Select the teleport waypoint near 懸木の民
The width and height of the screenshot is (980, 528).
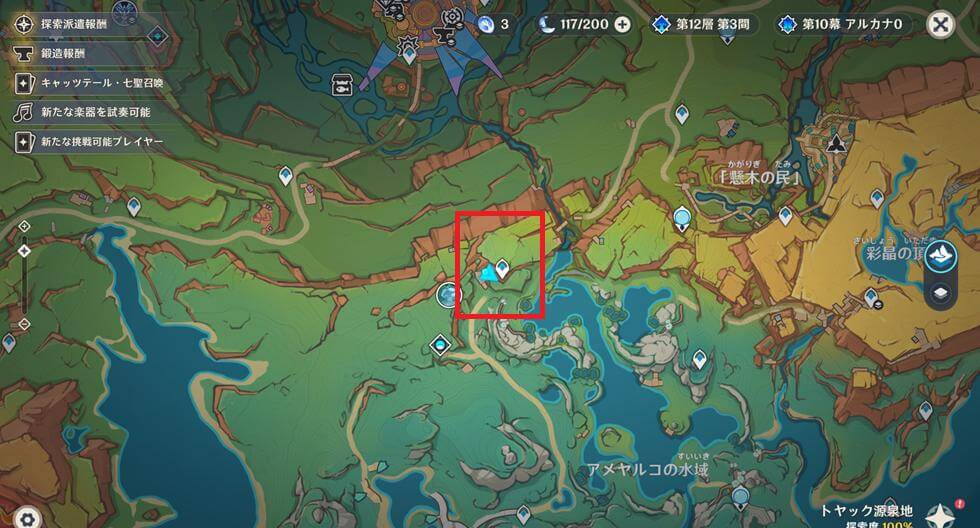785,214
